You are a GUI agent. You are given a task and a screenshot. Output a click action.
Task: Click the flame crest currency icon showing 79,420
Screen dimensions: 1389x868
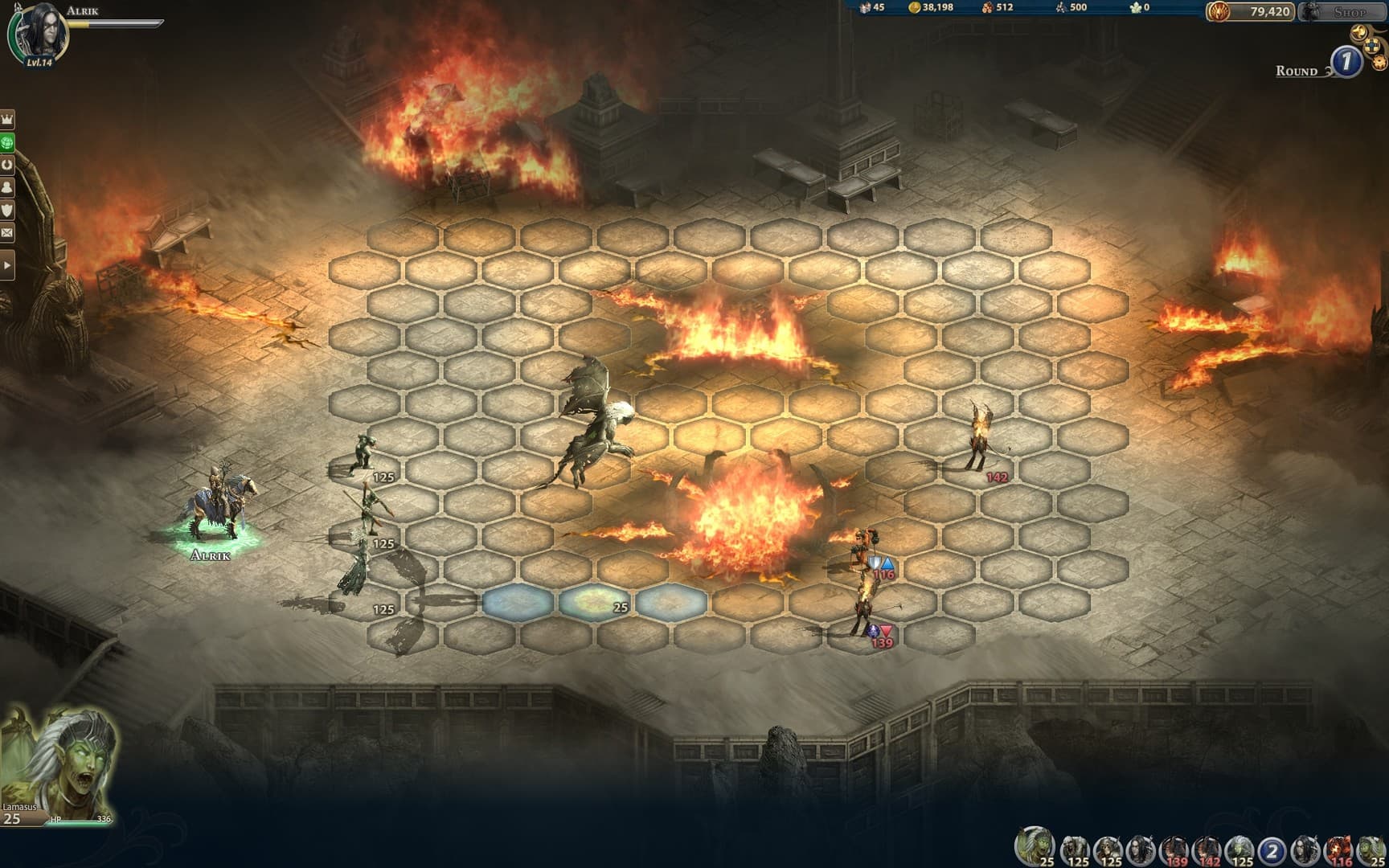coord(1217,11)
